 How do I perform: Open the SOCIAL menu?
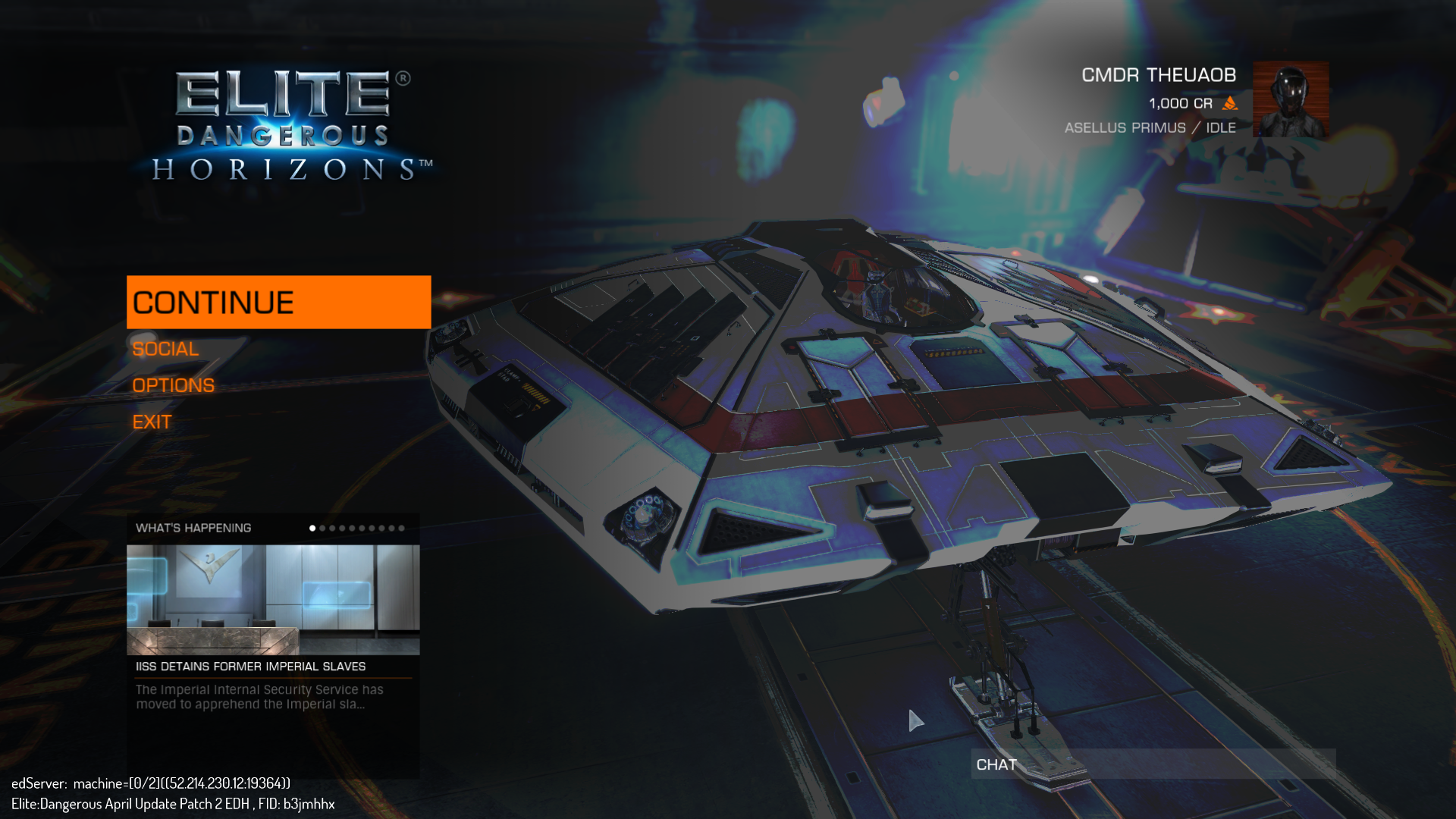click(x=165, y=349)
